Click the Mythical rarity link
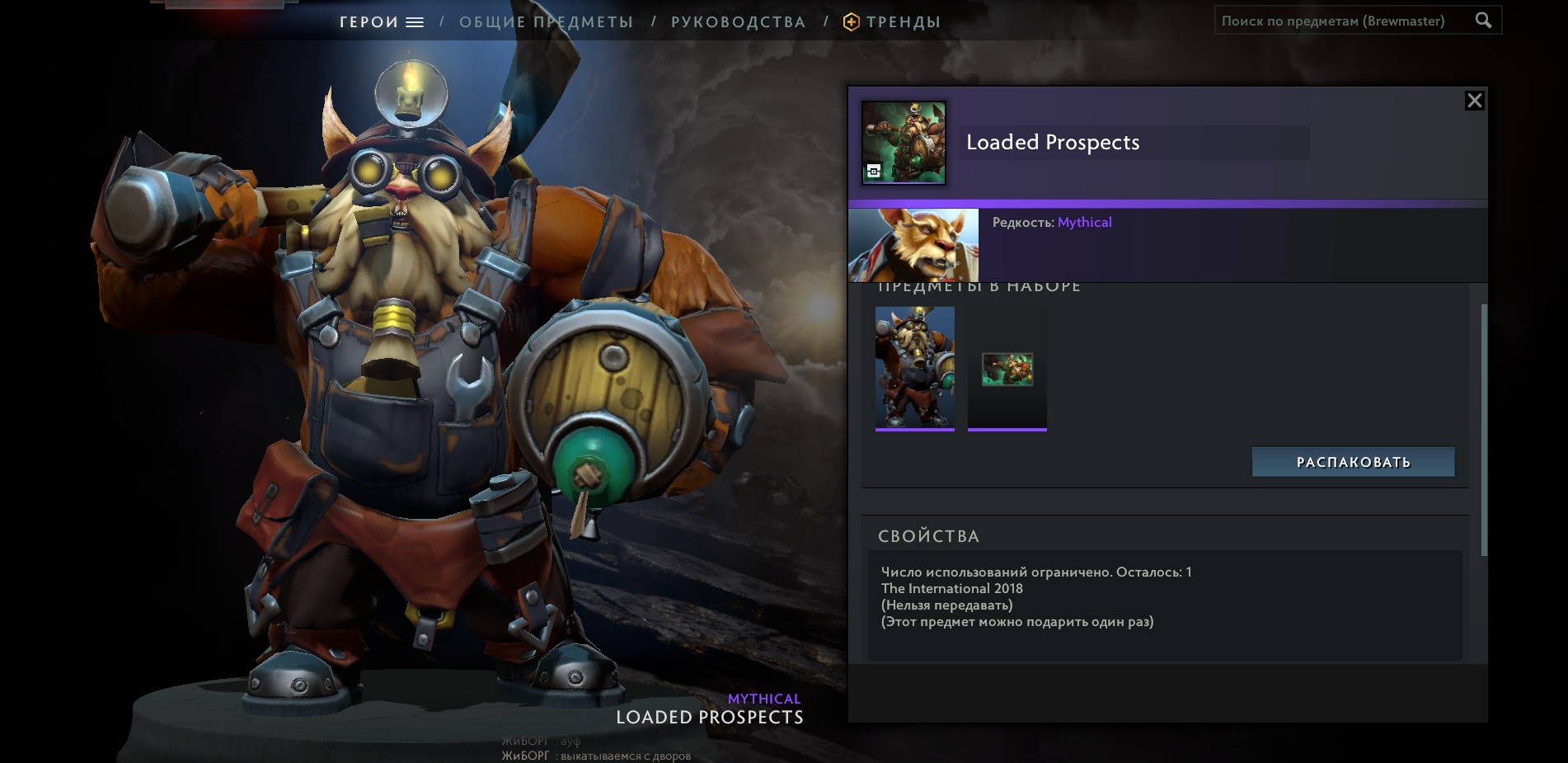This screenshot has width=1568, height=763. click(x=1084, y=223)
